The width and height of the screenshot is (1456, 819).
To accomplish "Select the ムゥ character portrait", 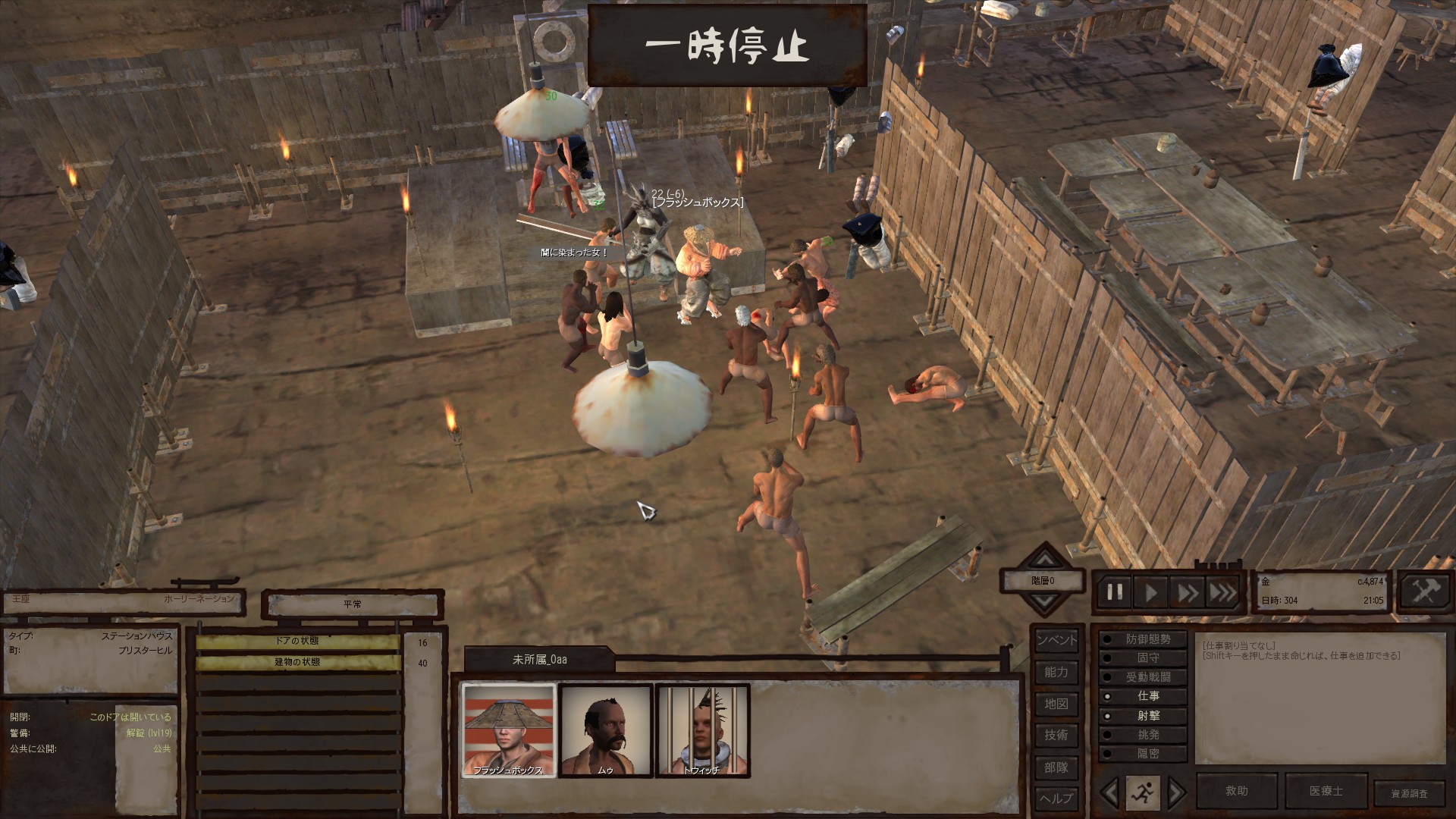I will point(605,730).
